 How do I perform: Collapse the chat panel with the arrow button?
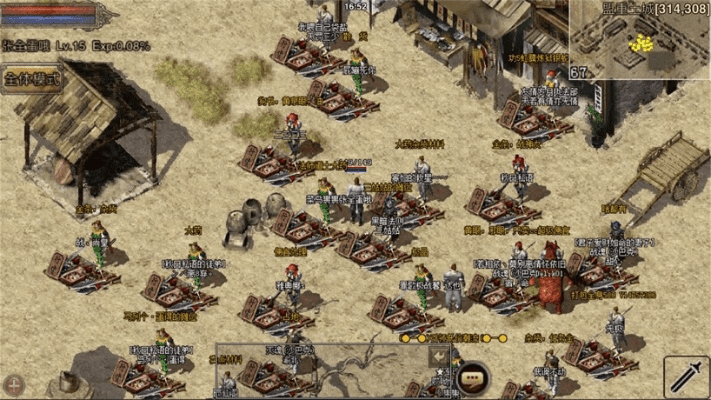pyautogui.click(x=439, y=355)
